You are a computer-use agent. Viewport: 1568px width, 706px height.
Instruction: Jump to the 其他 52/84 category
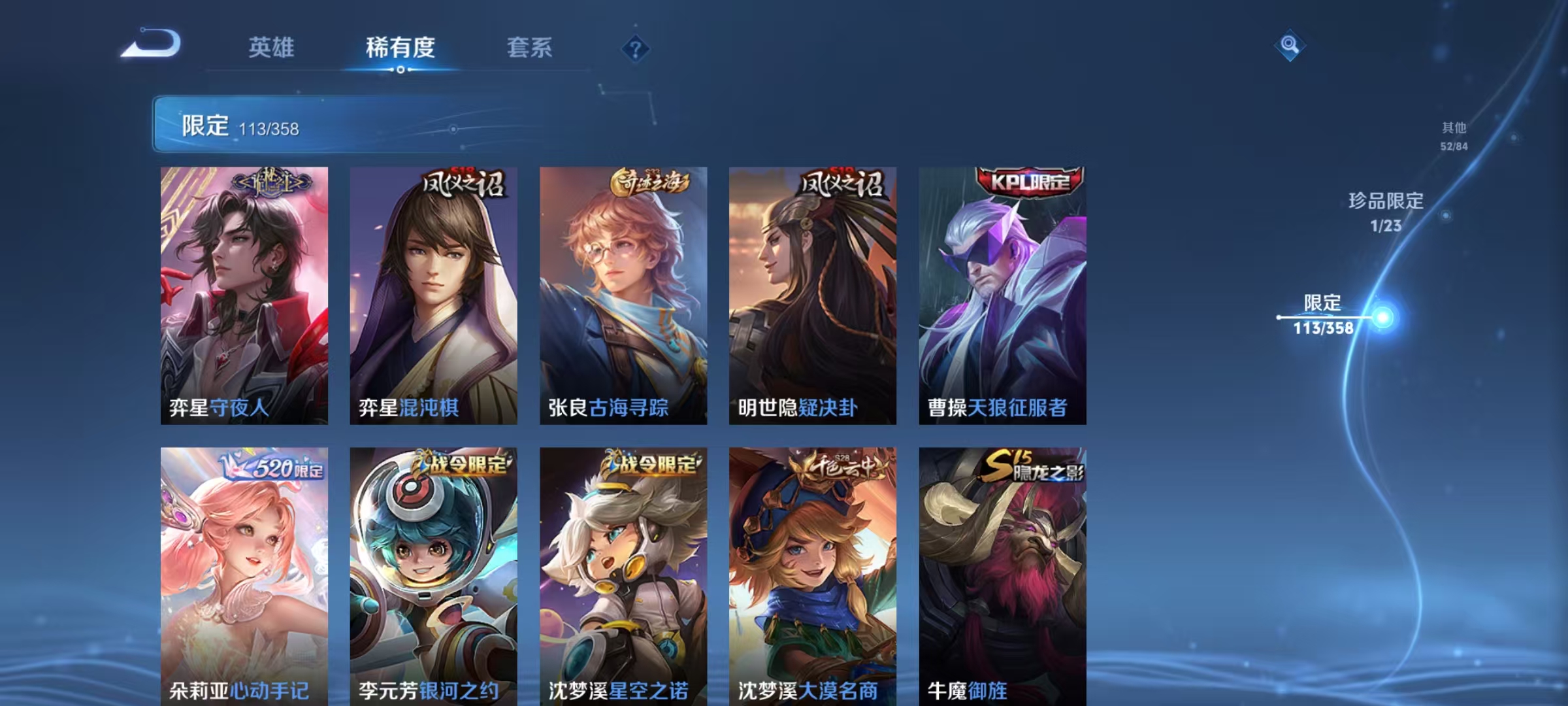(1455, 138)
